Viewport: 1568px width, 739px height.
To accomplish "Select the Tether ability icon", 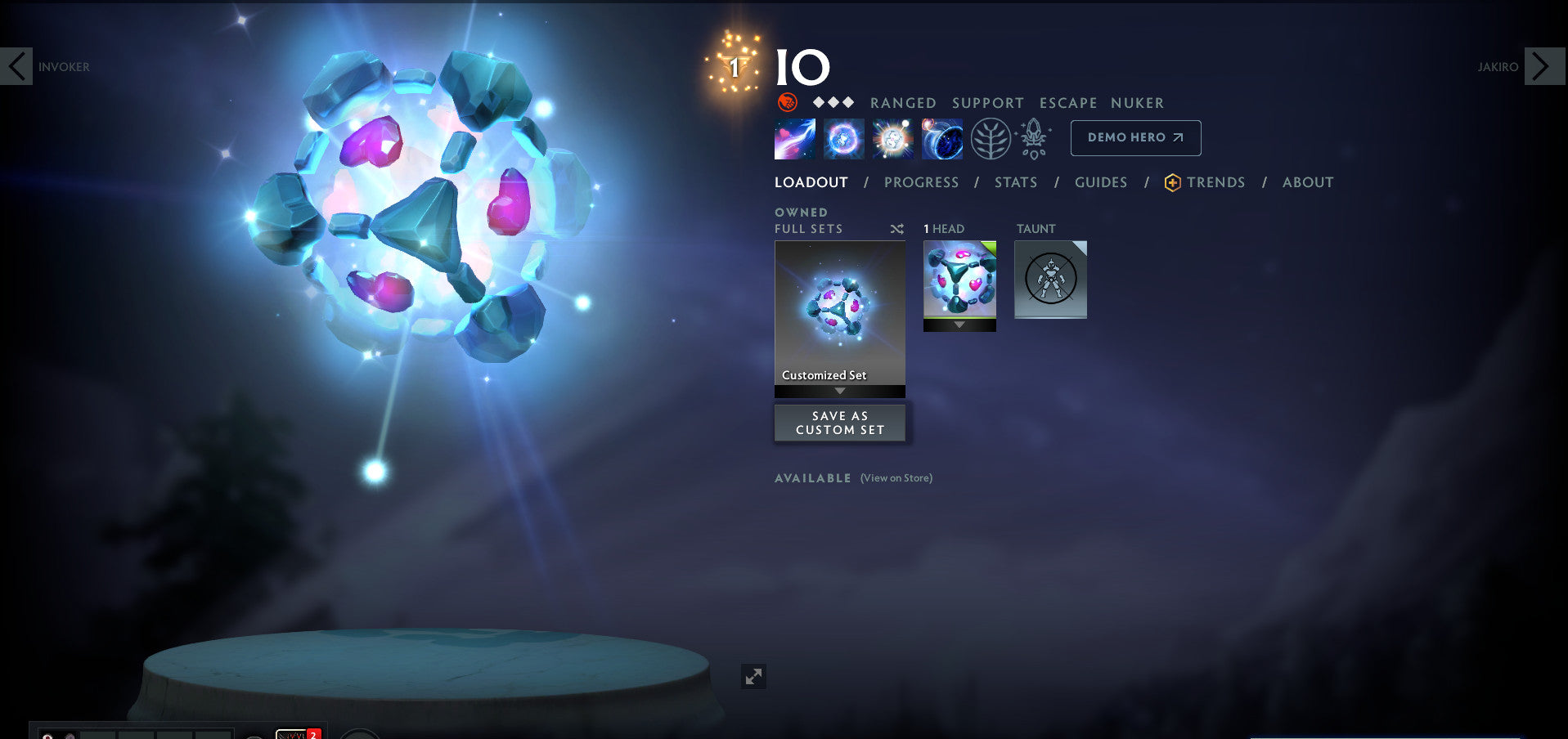I will [793, 138].
